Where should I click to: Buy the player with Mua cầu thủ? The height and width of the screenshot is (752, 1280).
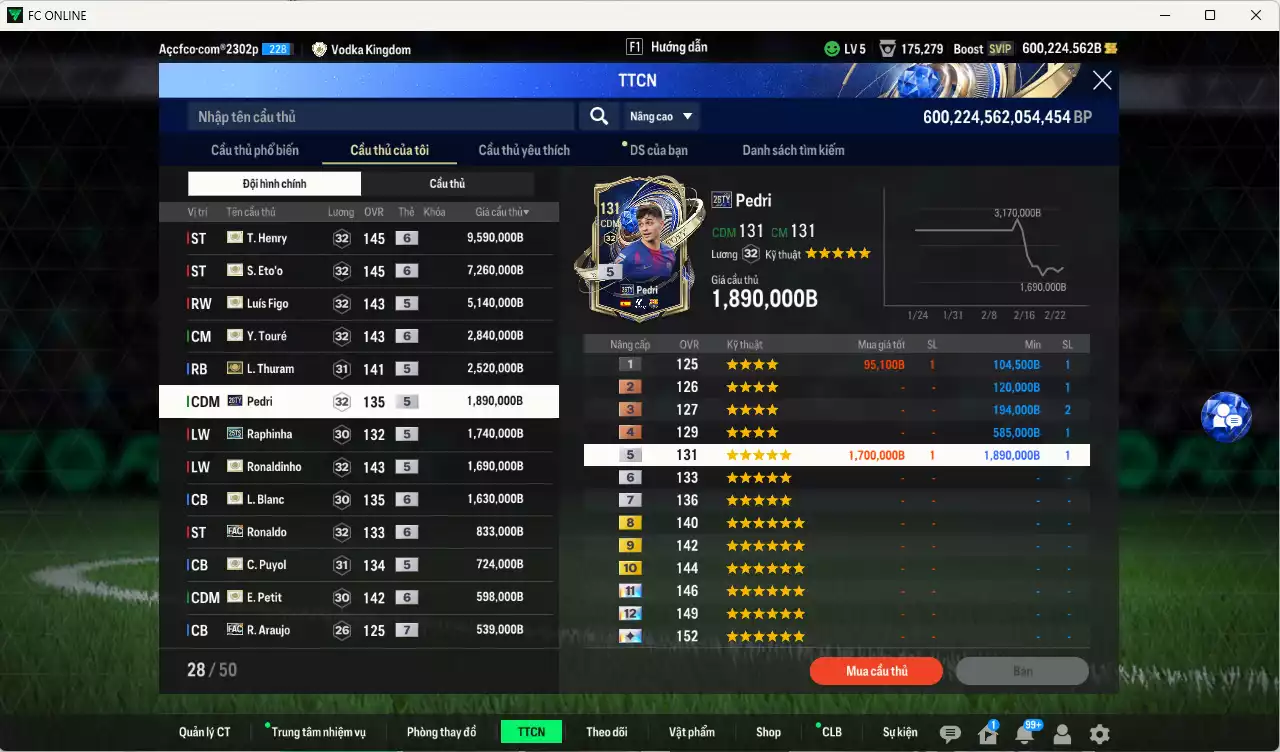click(876, 671)
